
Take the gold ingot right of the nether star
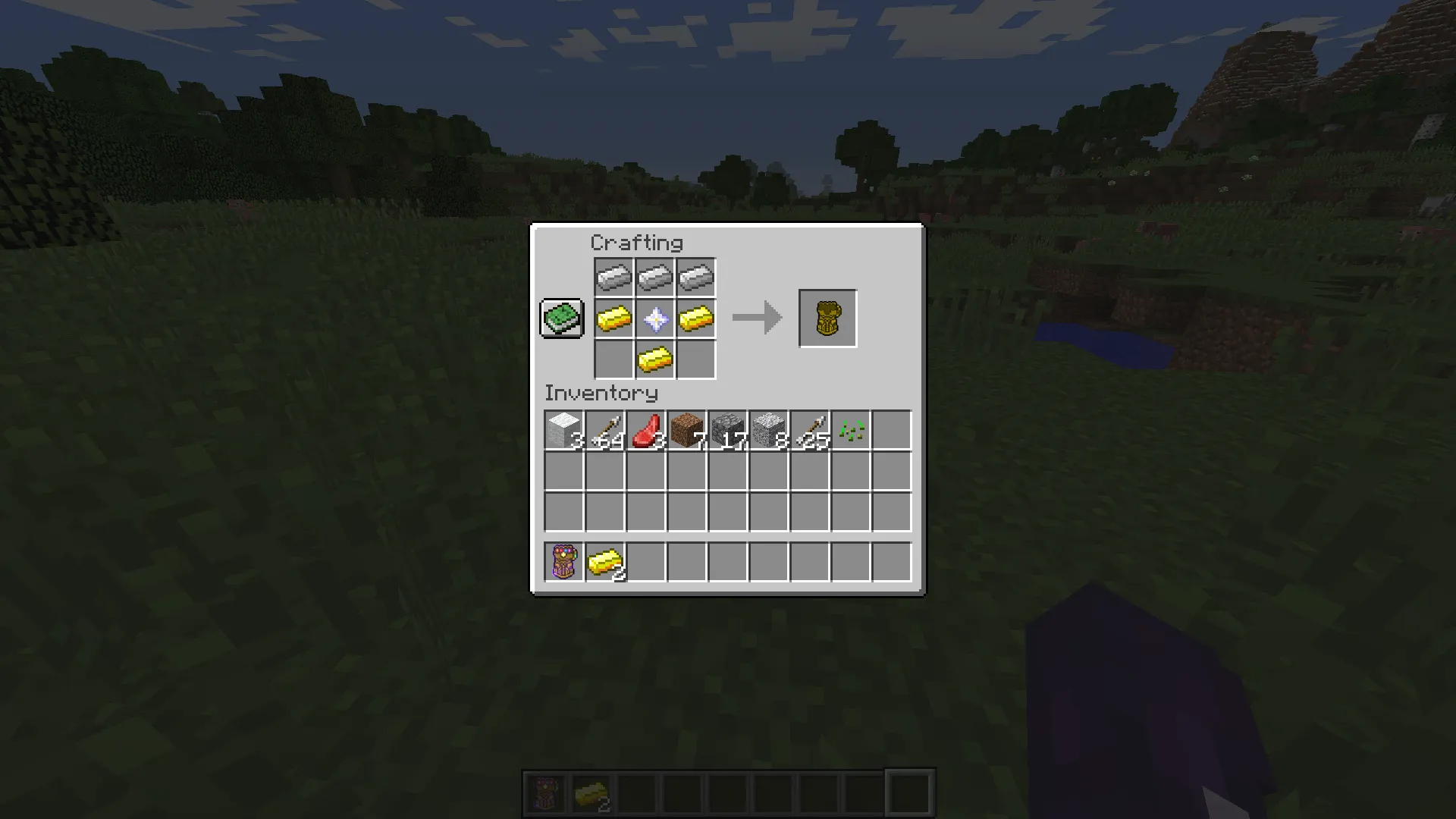(x=696, y=318)
